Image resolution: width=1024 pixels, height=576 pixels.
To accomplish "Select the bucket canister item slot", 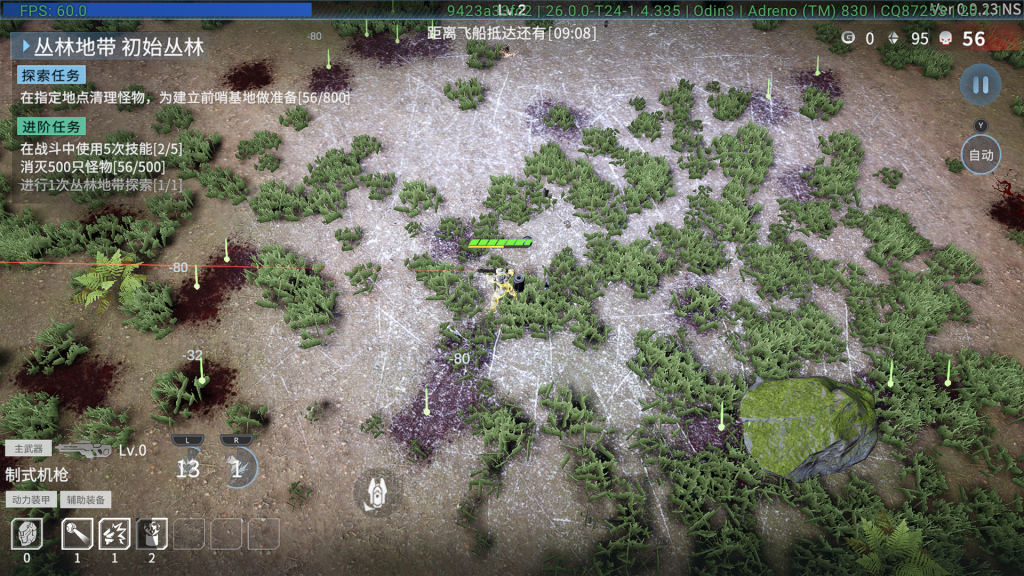I will [152, 534].
